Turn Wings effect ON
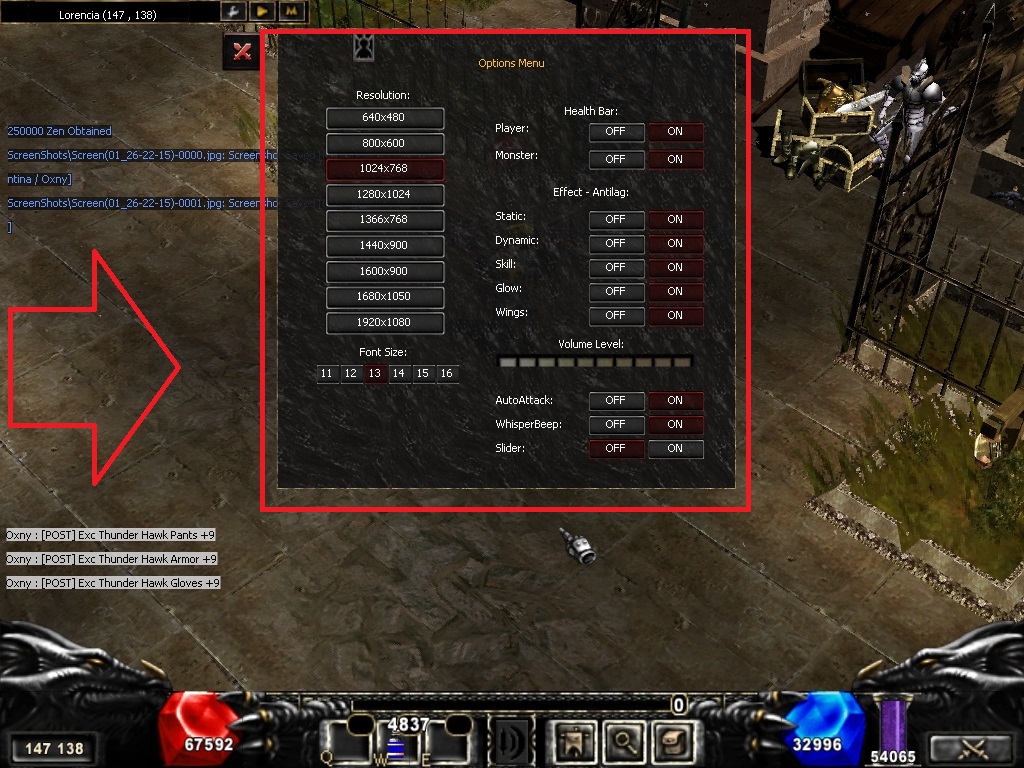This screenshot has height=768, width=1024. tap(675, 315)
